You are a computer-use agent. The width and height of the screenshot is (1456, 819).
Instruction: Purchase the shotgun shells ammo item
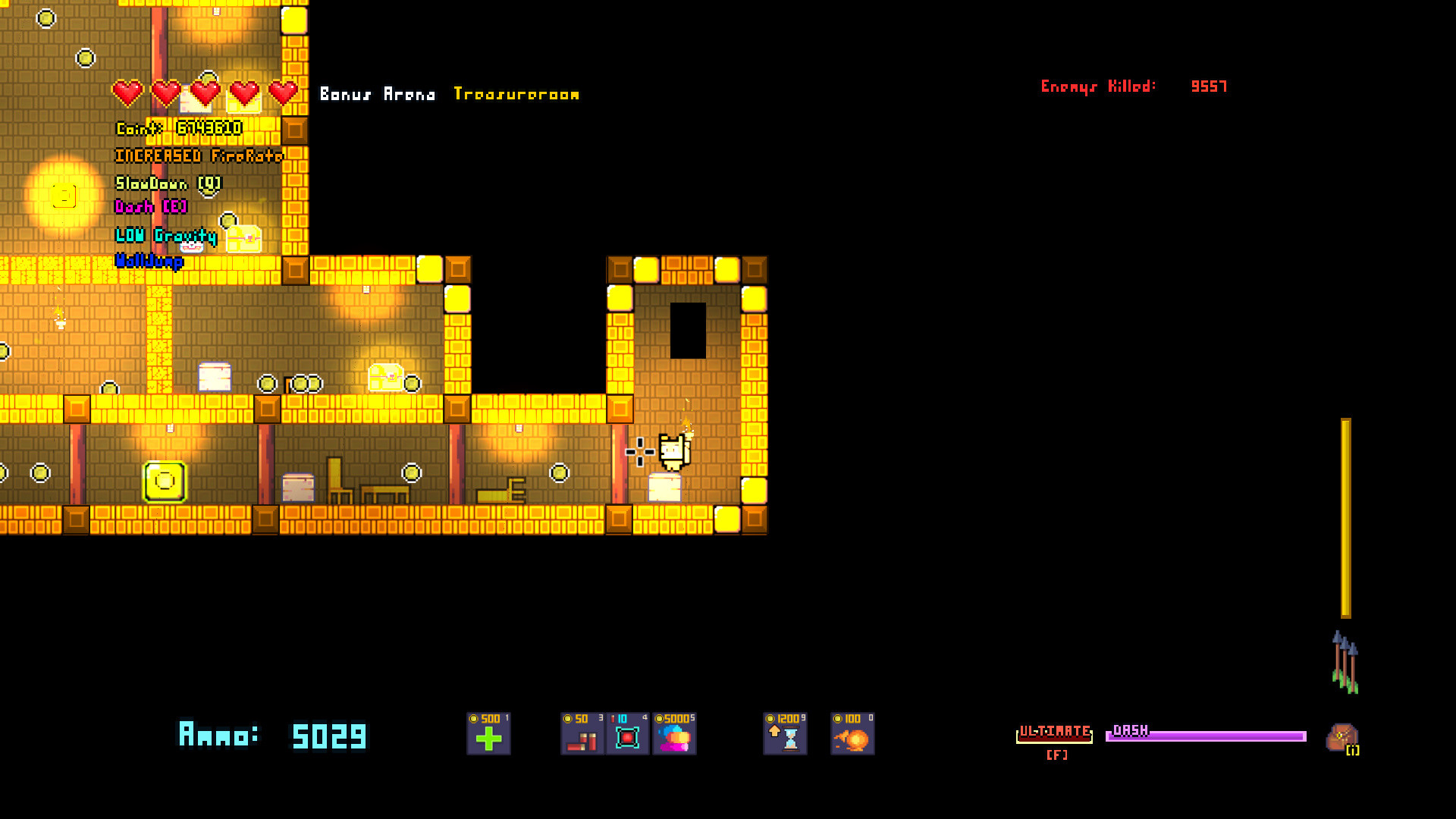(581, 734)
